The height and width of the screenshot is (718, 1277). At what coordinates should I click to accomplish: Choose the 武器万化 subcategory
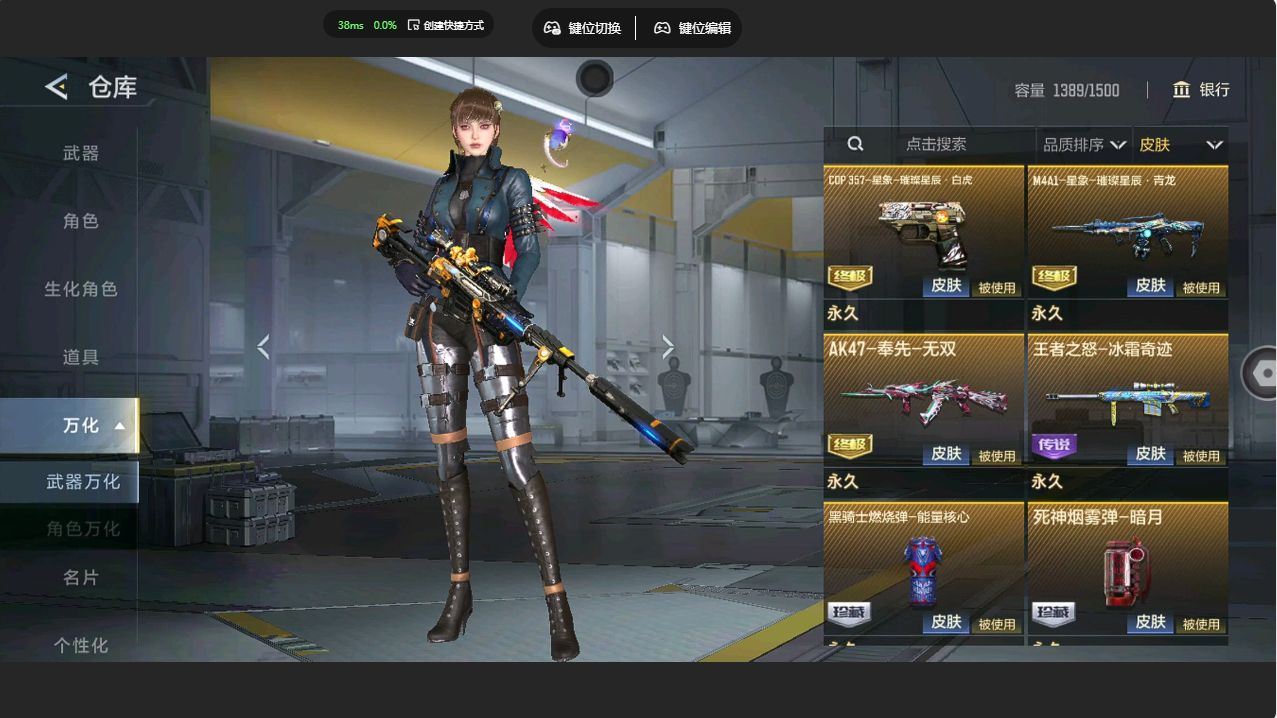[82, 482]
